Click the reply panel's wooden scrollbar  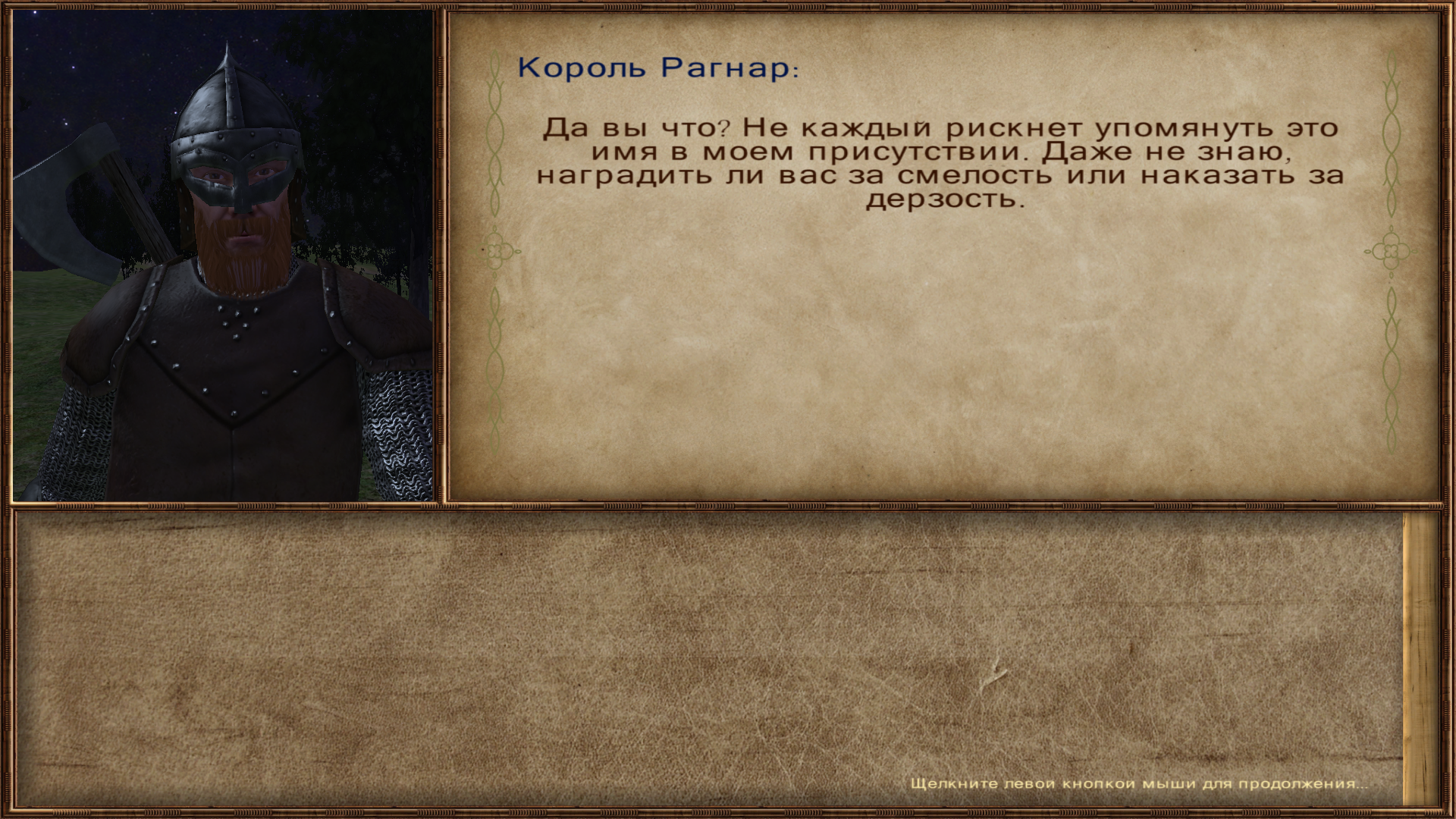click(1420, 660)
